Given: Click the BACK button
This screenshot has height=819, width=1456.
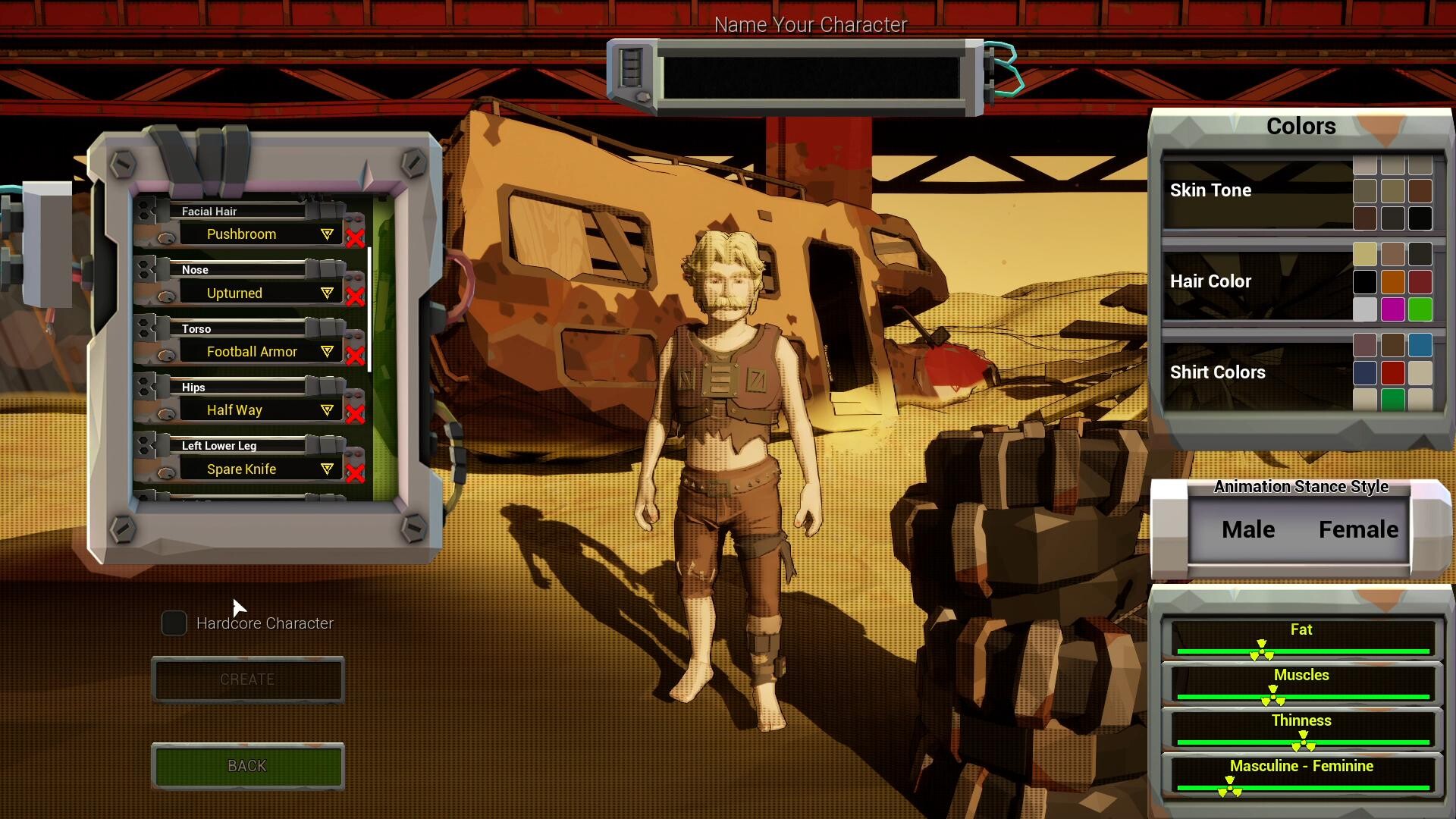Looking at the screenshot, I should [248, 766].
